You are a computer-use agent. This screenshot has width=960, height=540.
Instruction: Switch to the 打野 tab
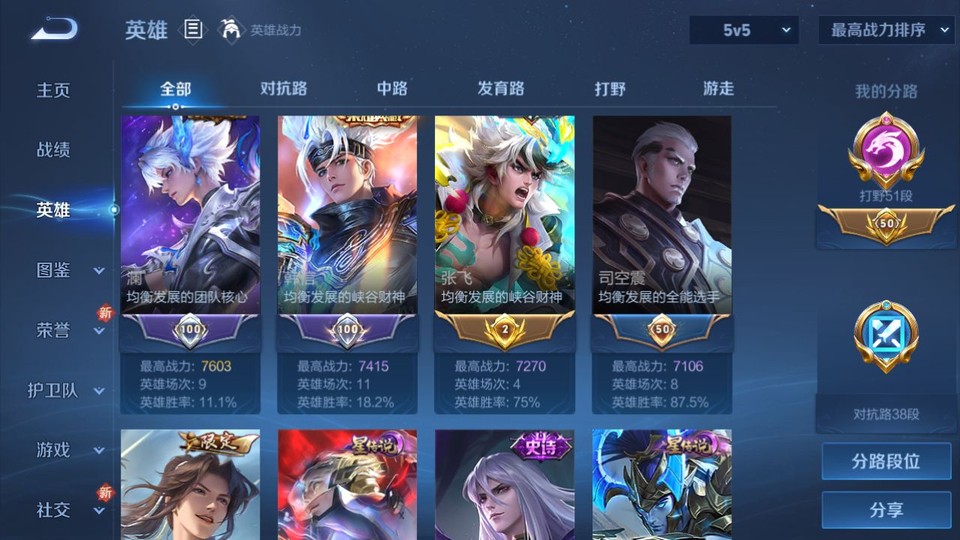tap(610, 89)
